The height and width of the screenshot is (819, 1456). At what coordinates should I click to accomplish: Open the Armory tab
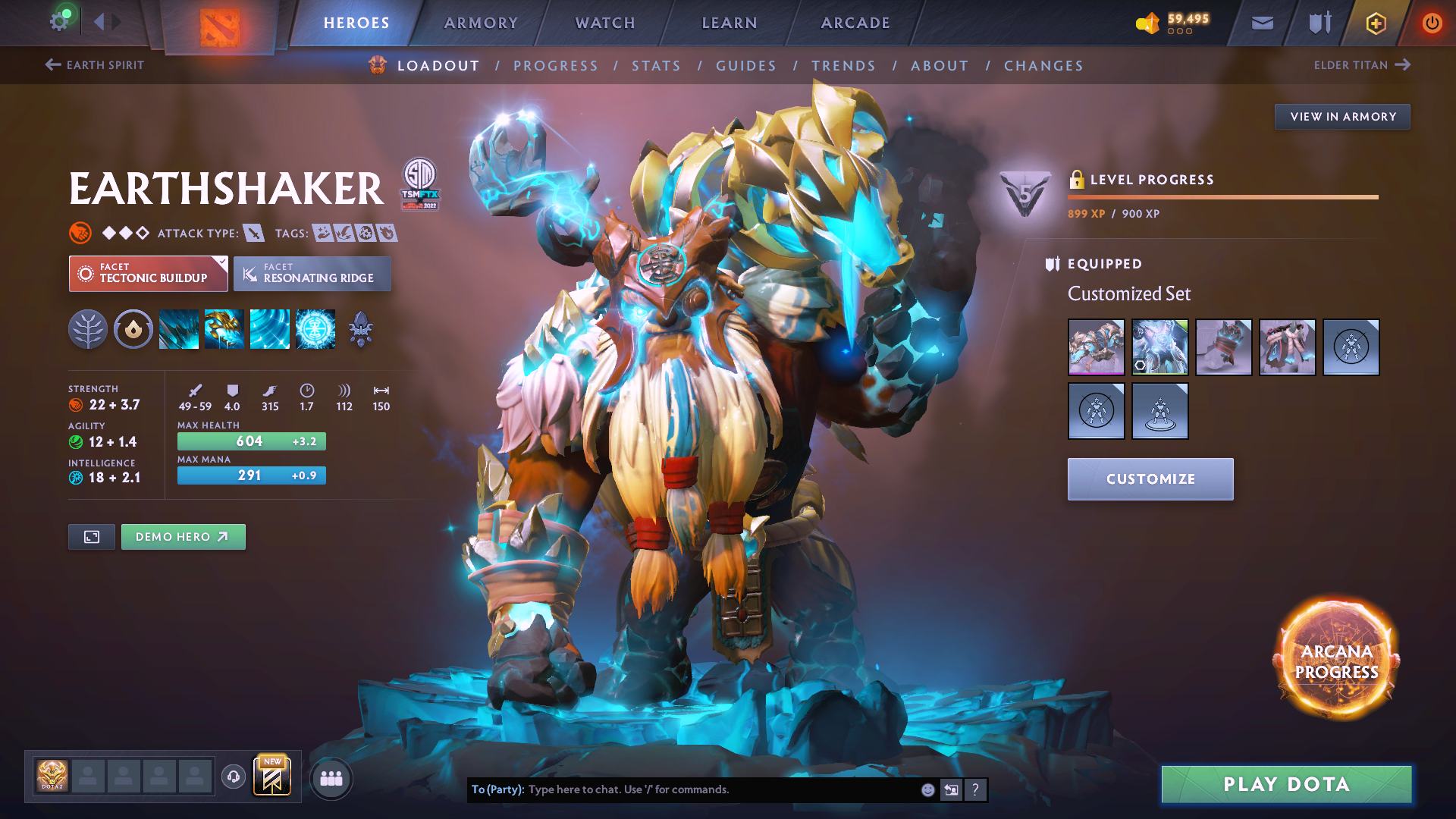point(481,23)
